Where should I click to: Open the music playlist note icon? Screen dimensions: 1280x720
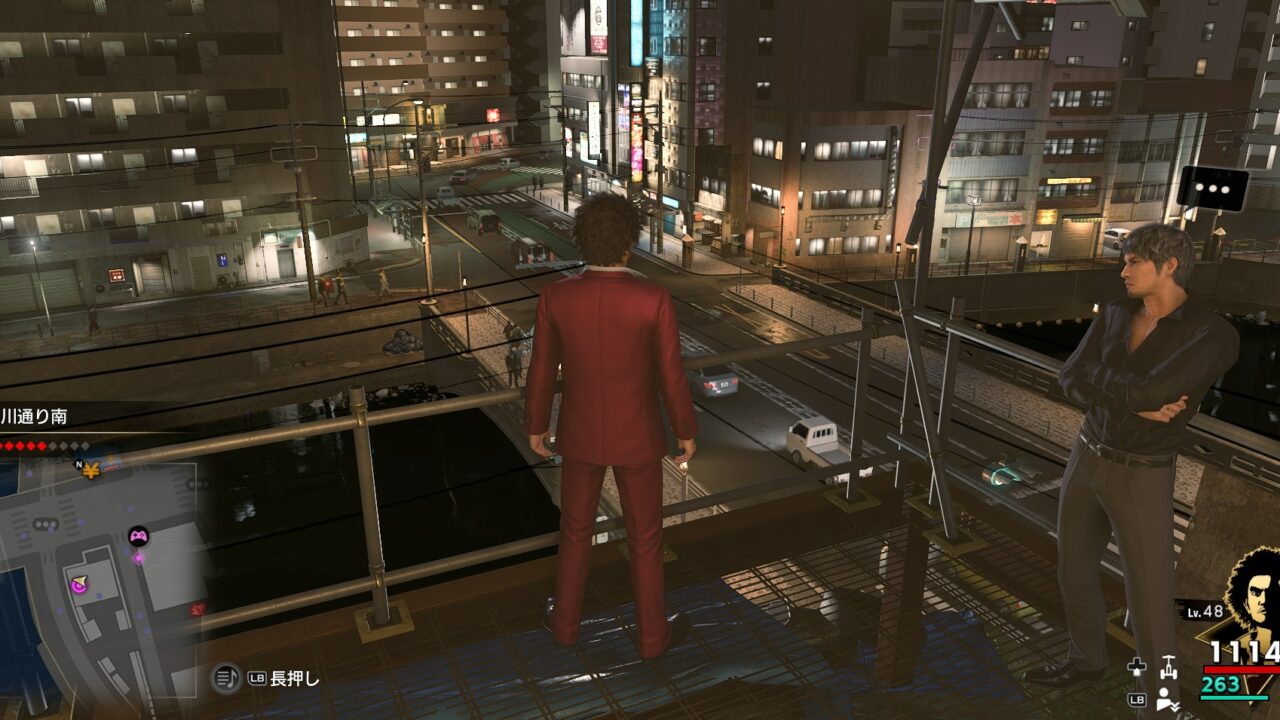(x=225, y=678)
